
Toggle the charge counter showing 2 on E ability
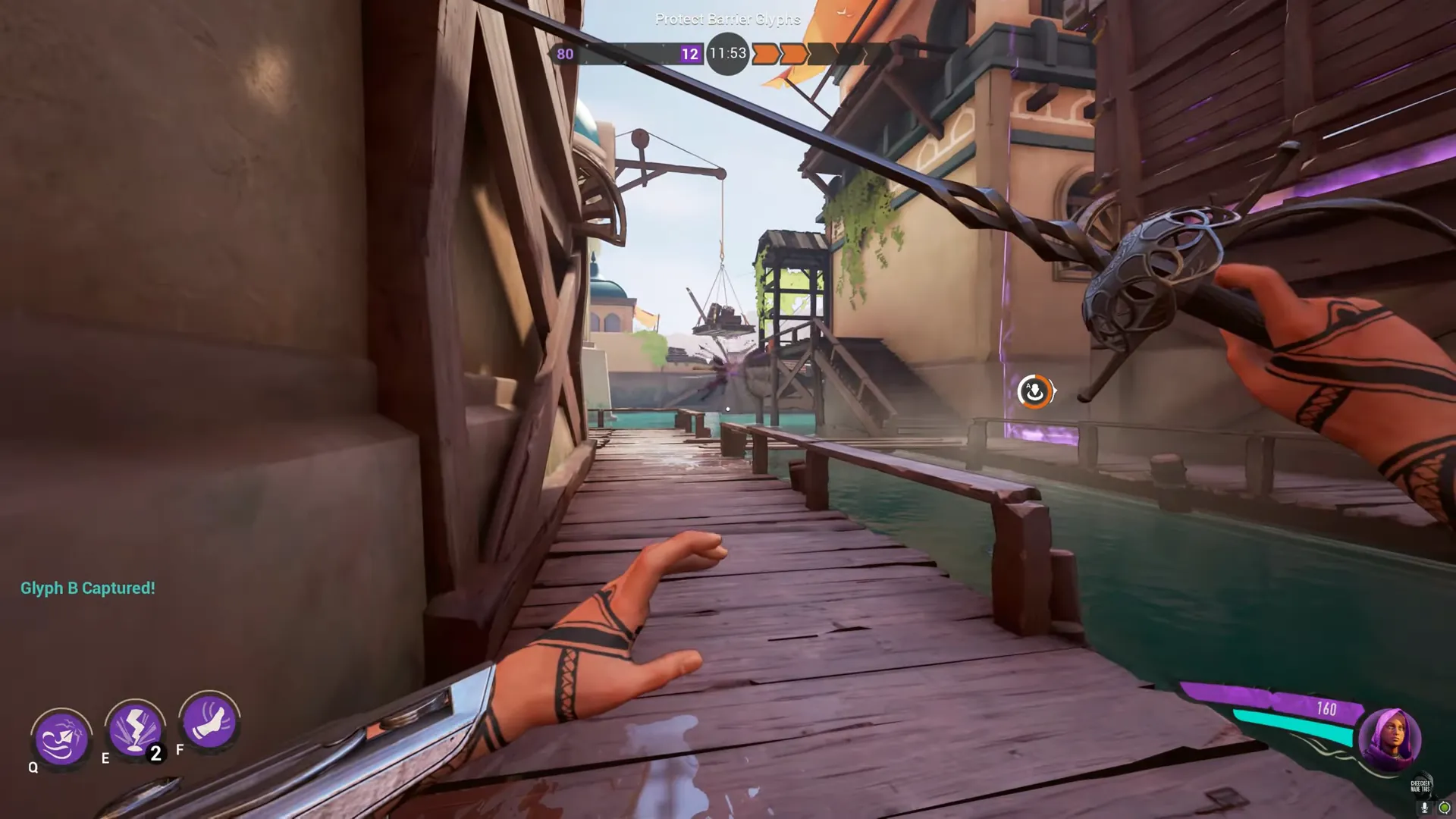pyautogui.click(x=154, y=752)
